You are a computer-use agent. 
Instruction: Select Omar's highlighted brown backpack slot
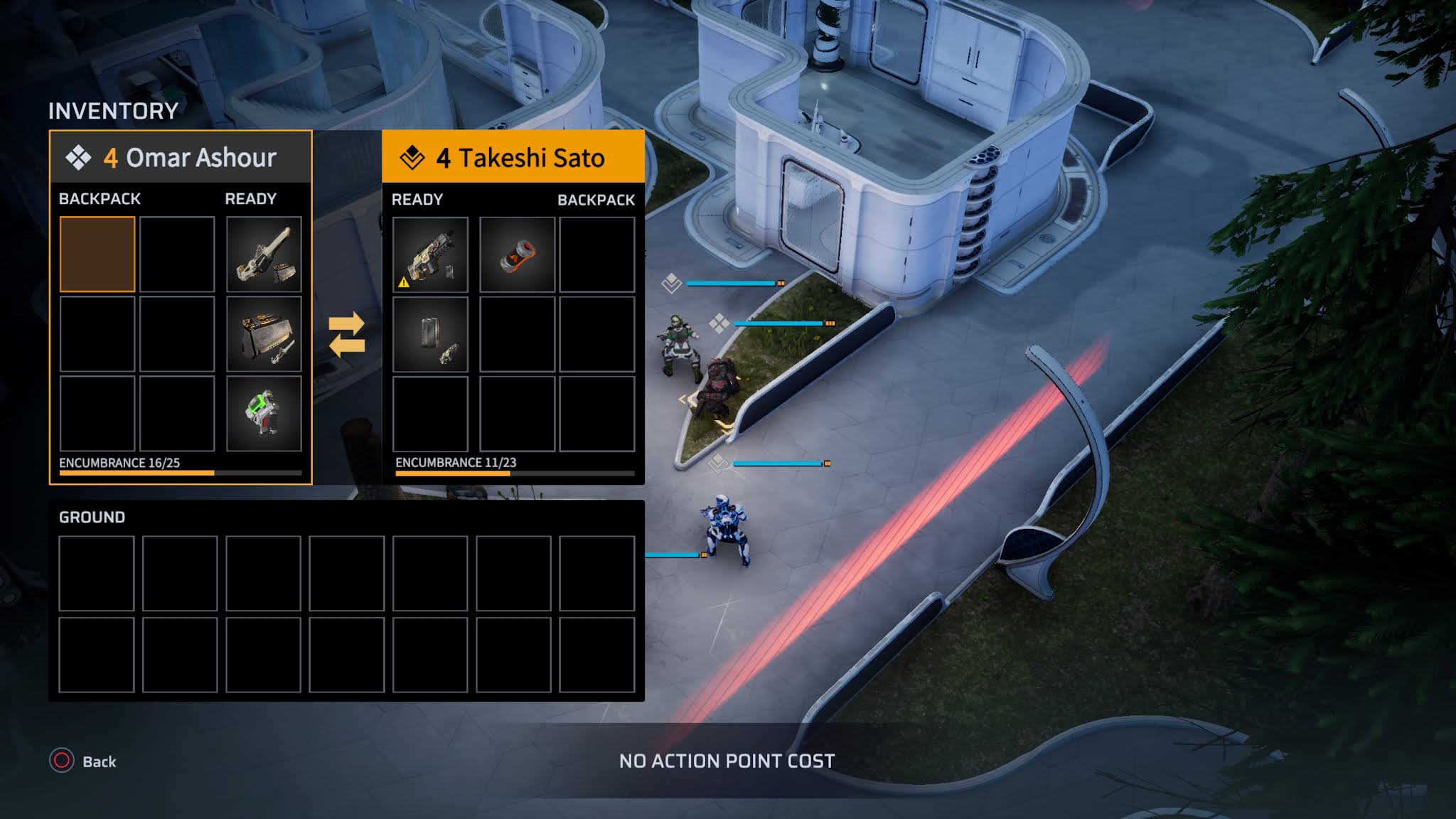(97, 255)
